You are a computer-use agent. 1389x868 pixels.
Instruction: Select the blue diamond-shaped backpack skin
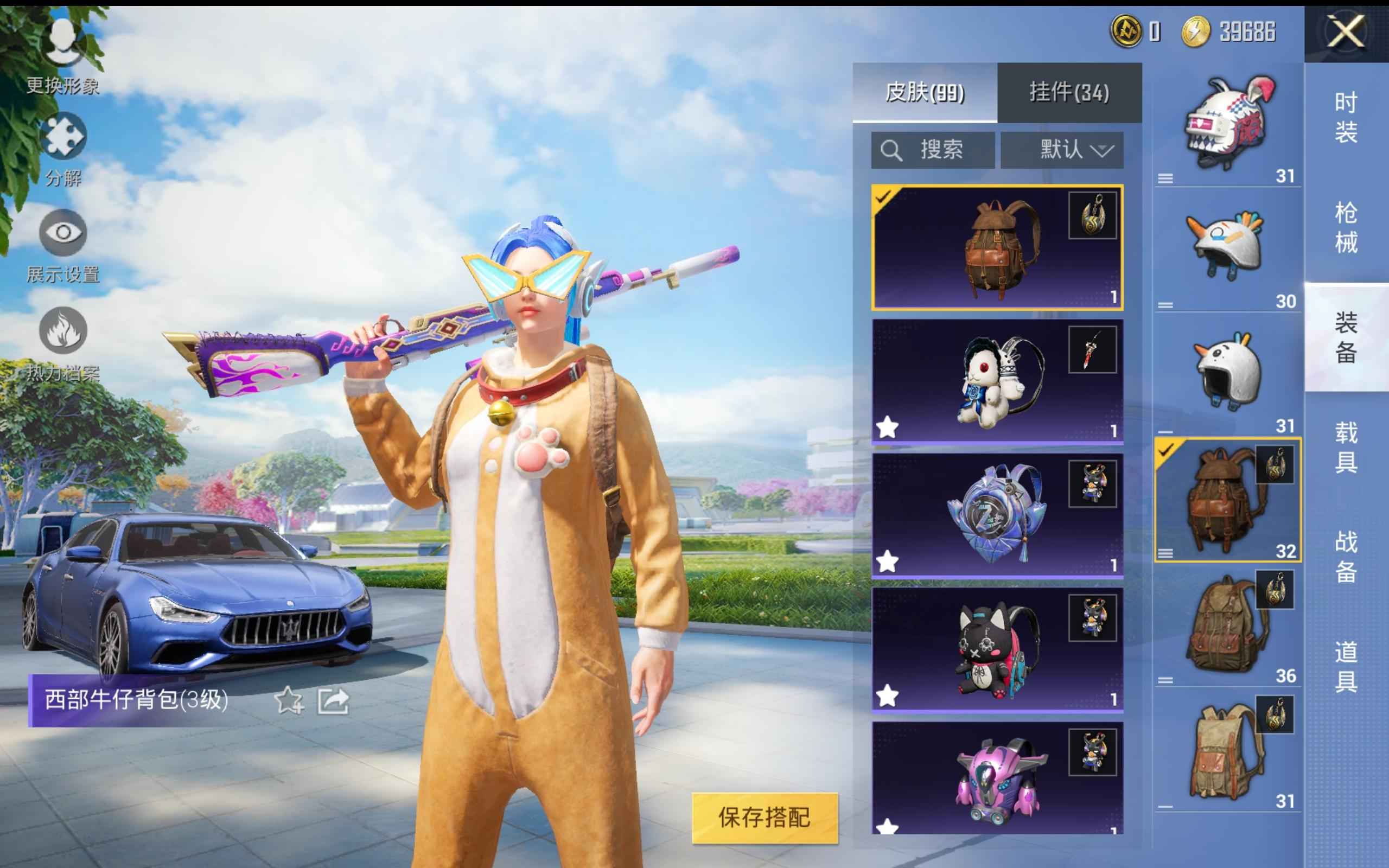997,515
